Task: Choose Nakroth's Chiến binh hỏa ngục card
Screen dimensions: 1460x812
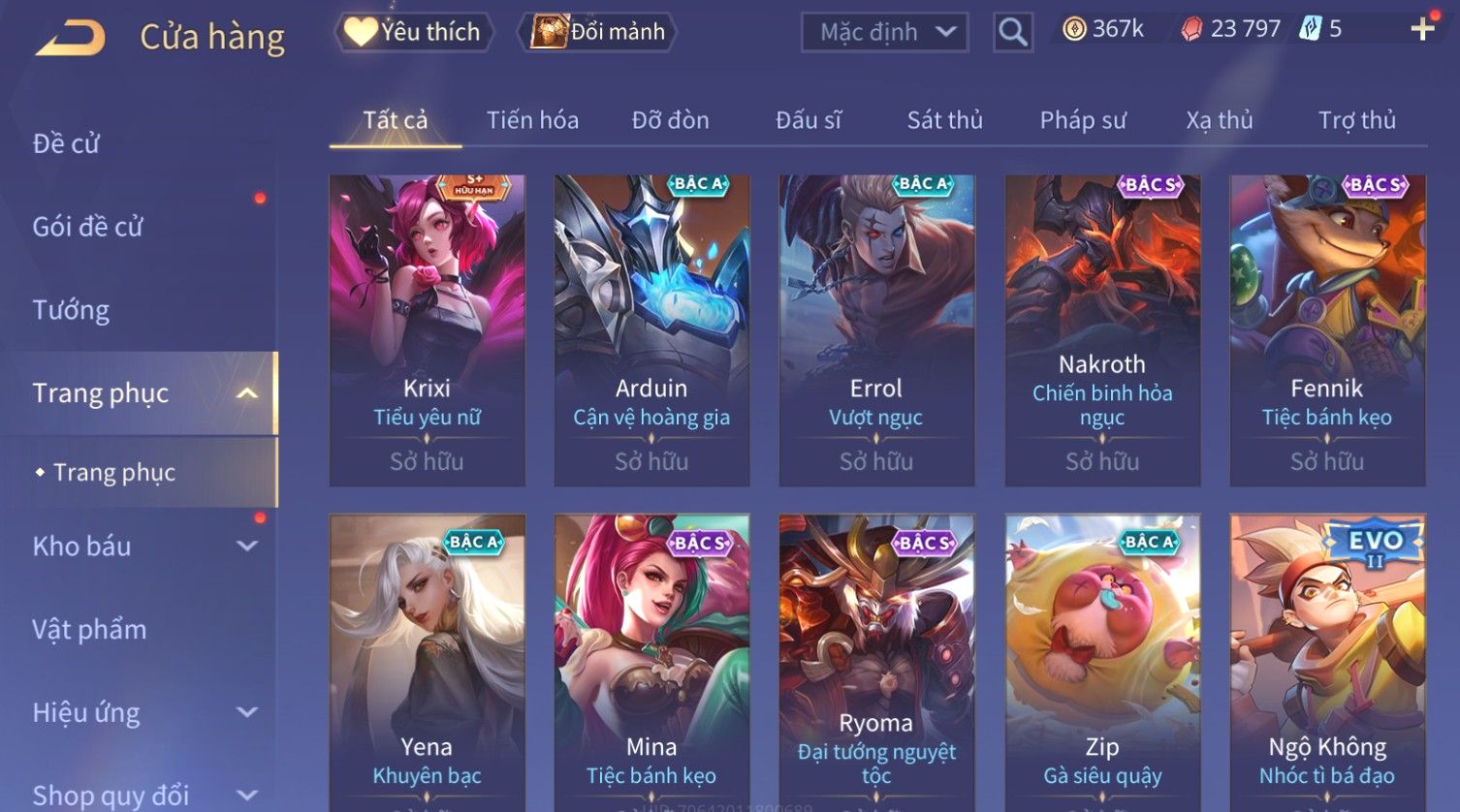Action: pyautogui.click(x=1102, y=329)
